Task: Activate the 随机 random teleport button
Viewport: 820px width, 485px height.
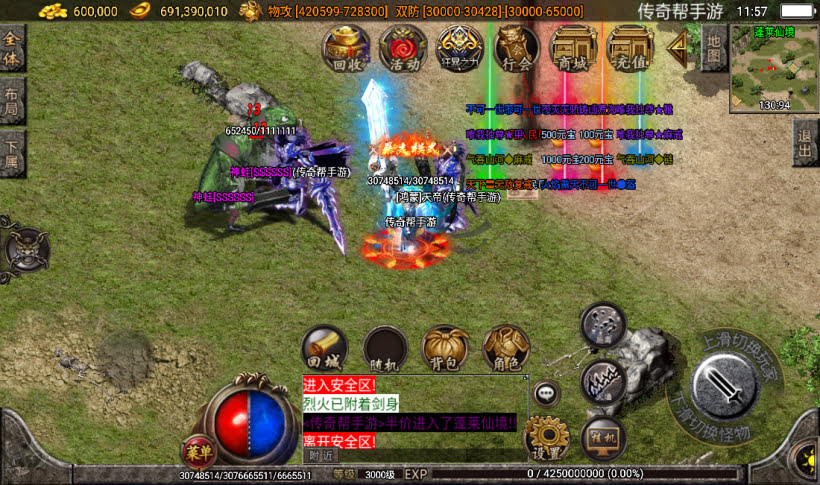Action: point(385,348)
